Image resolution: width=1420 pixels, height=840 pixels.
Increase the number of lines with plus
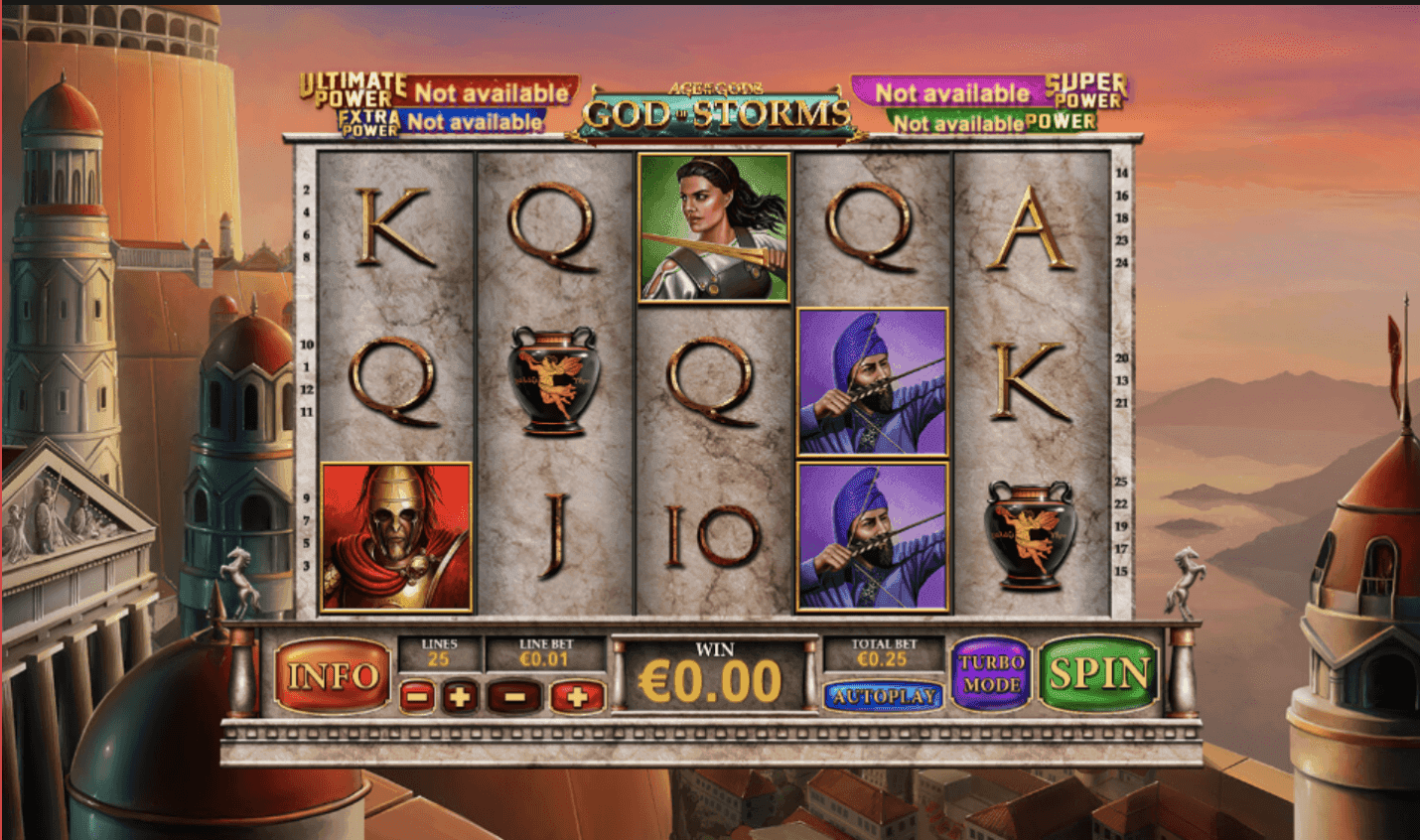tap(461, 697)
